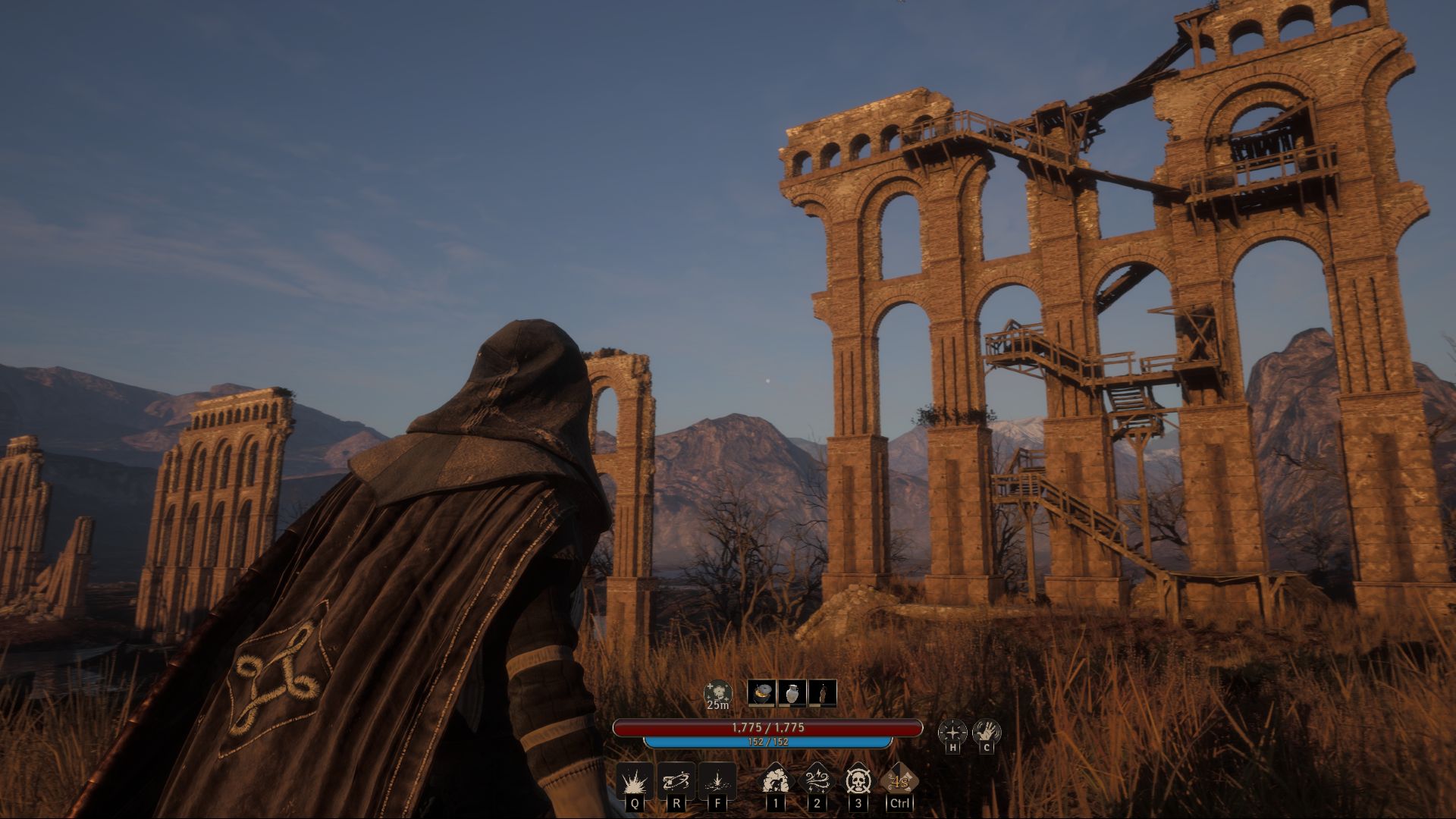1456x819 pixels.
Task: Open the cooking pot item slot
Action: point(763,693)
